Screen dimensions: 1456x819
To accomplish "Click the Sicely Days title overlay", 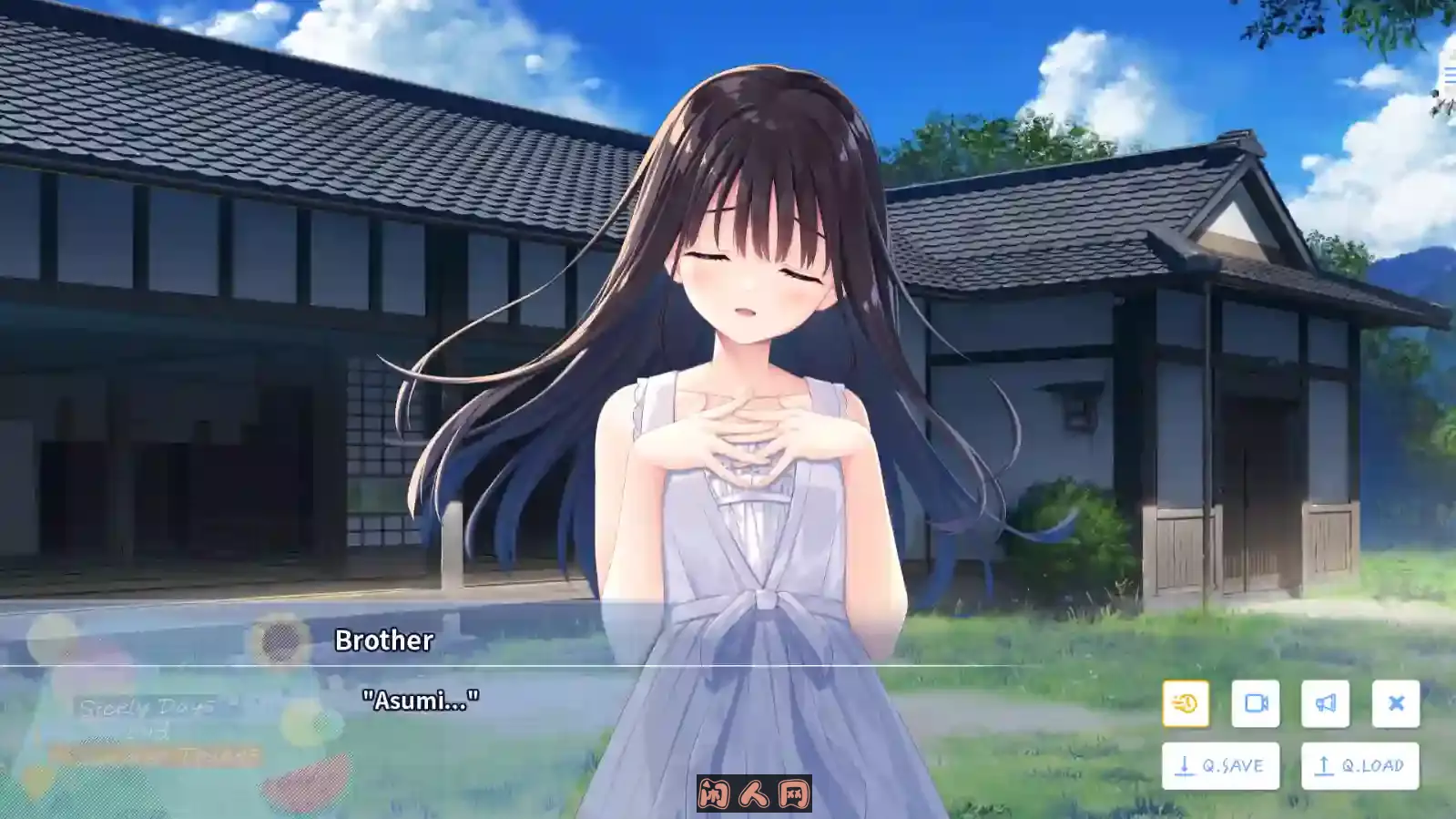I will click(x=148, y=707).
